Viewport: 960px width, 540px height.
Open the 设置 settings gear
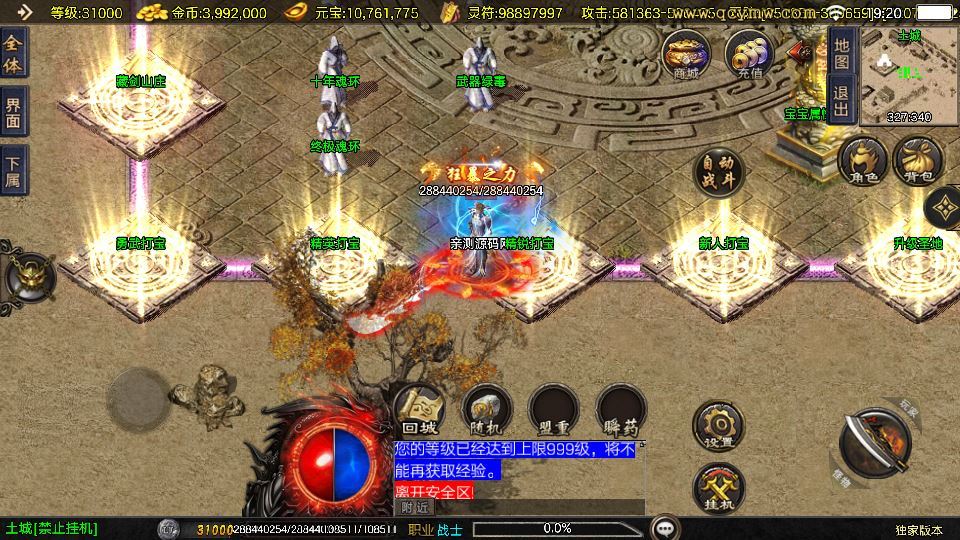coord(719,425)
